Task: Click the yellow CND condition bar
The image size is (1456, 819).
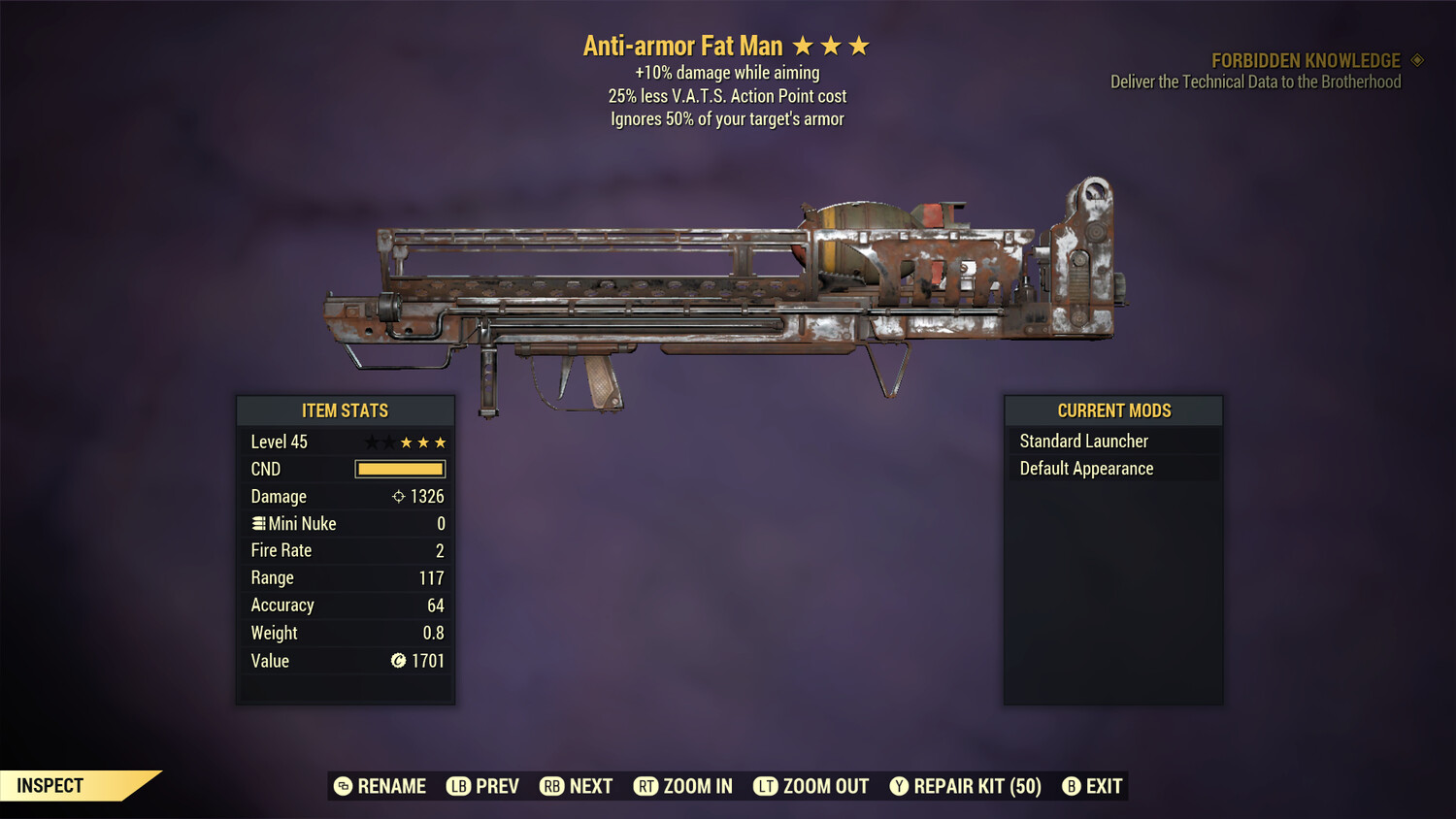Action: (x=400, y=469)
